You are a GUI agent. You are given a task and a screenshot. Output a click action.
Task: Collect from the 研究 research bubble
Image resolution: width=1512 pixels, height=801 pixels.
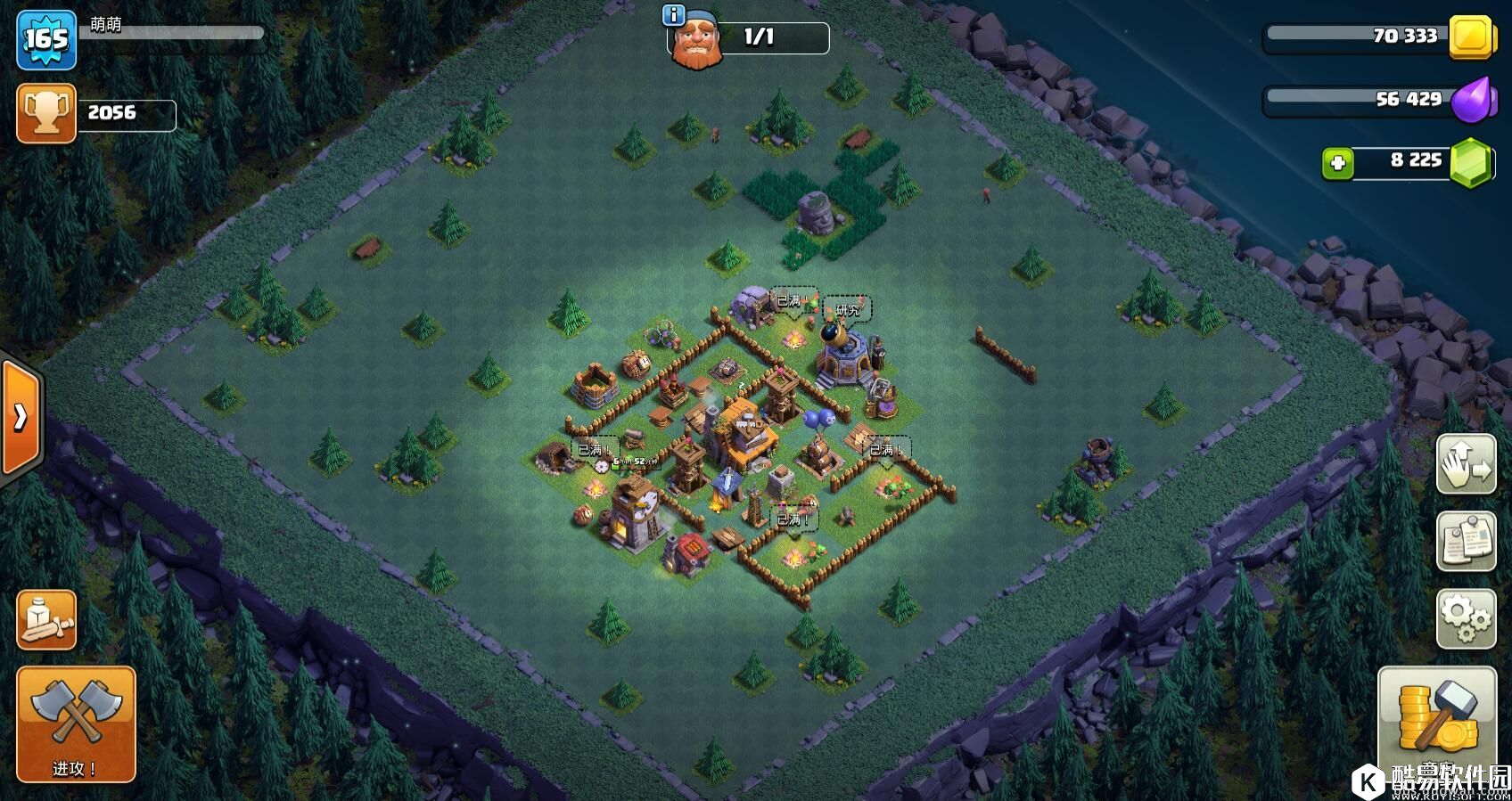(x=847, y=310)
